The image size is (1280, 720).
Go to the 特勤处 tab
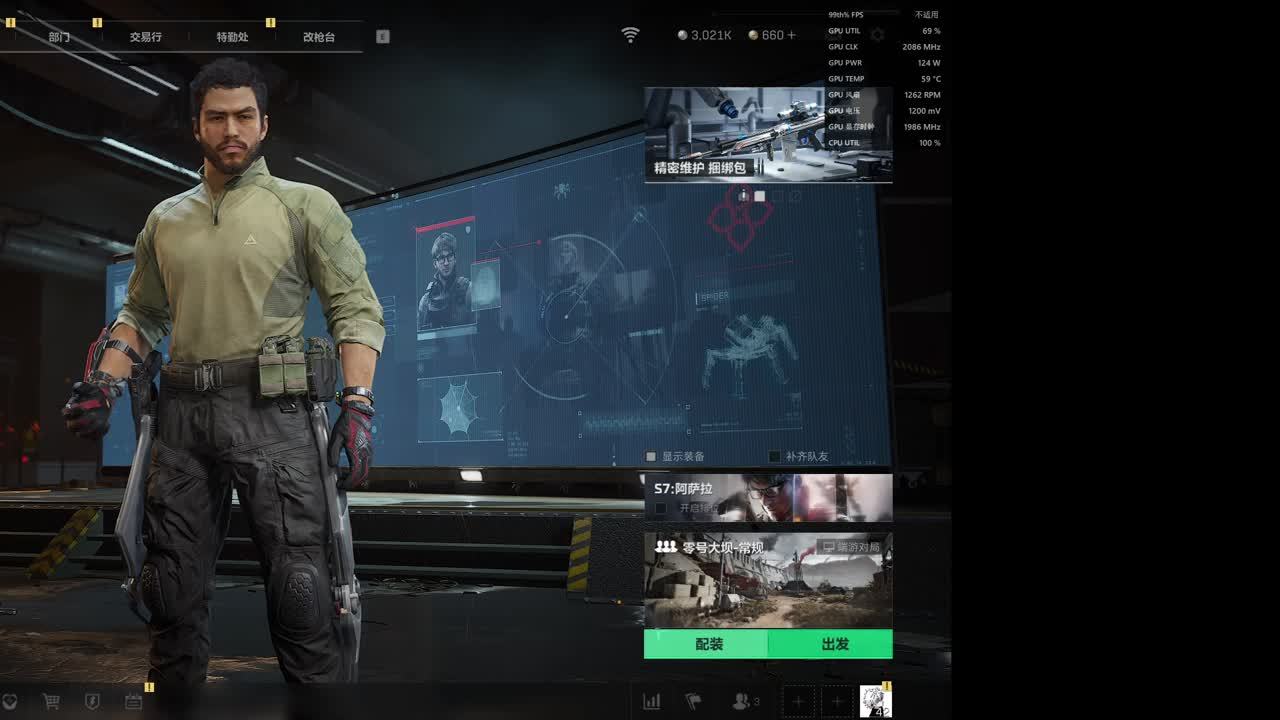point(232,37)
